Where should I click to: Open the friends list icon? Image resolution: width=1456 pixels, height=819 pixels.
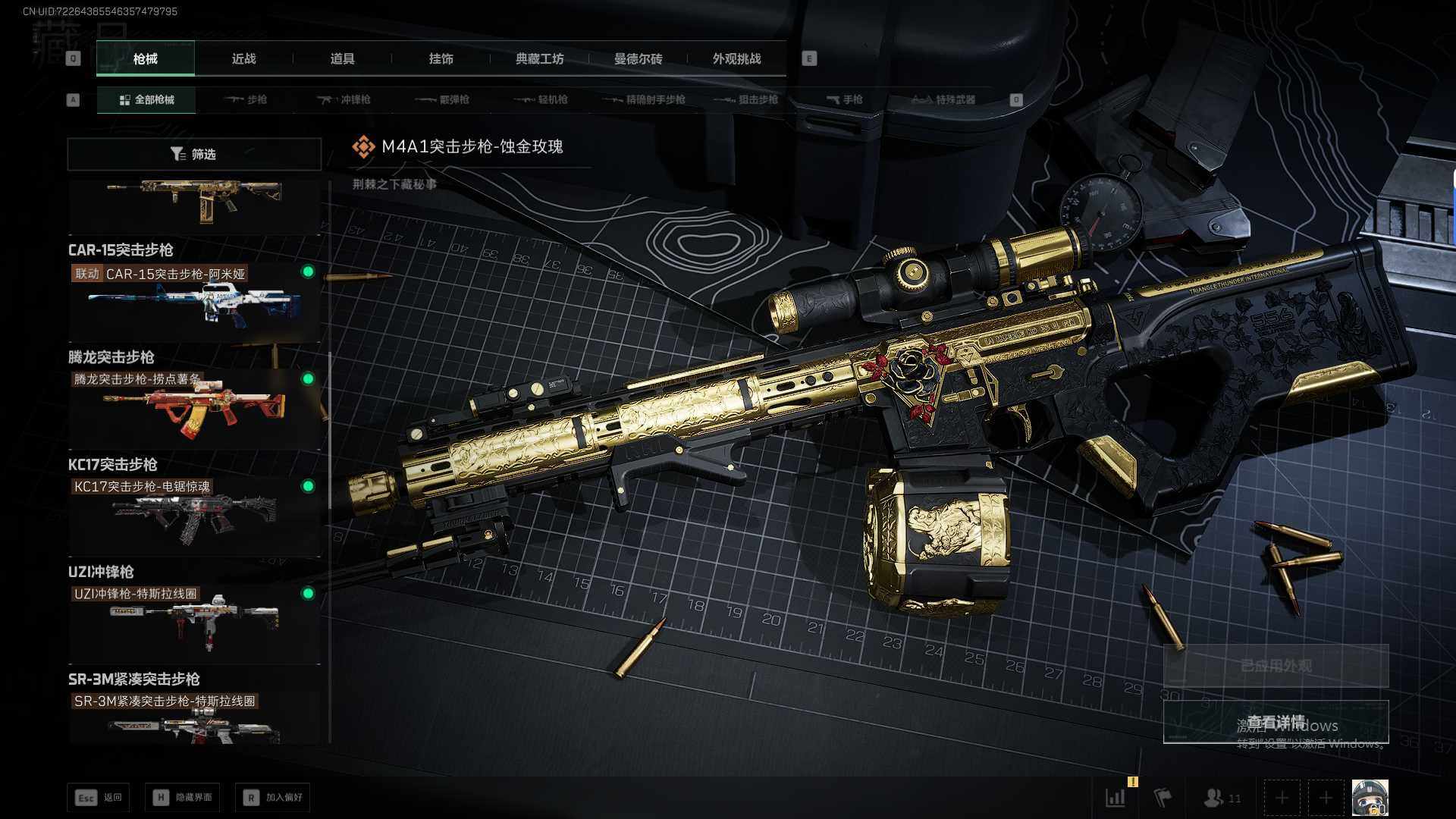tap(1221, 798)
